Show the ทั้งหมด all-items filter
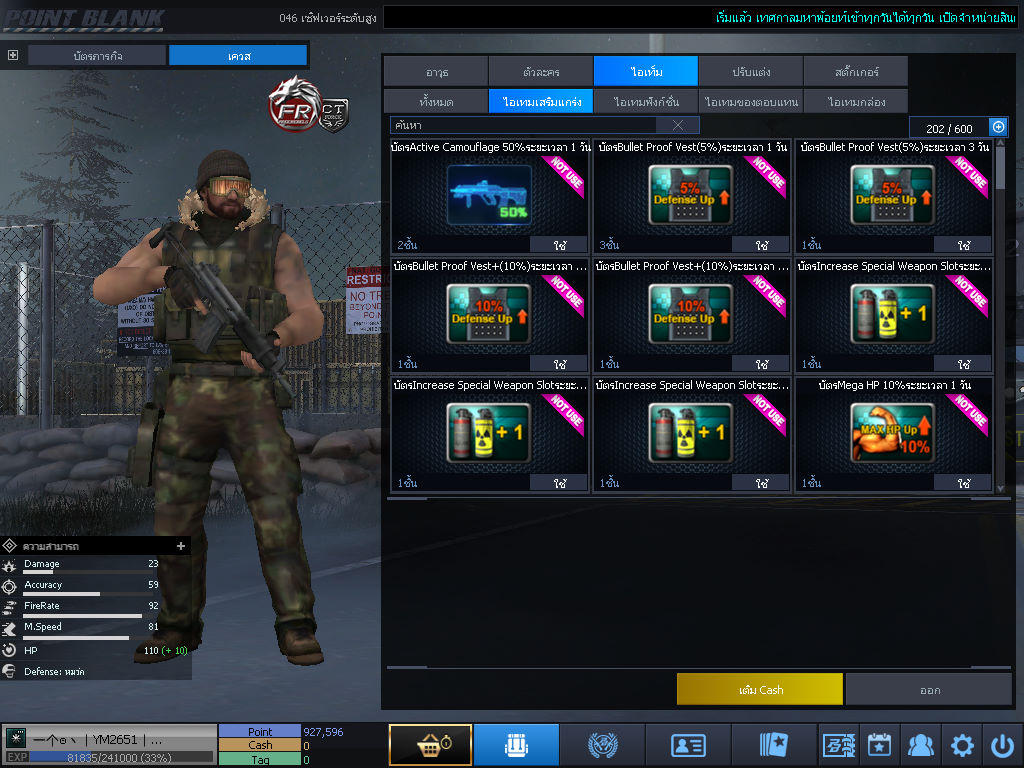Viewport: 1024px width, 768px height. pyautogui.click(x=436, y=101)
